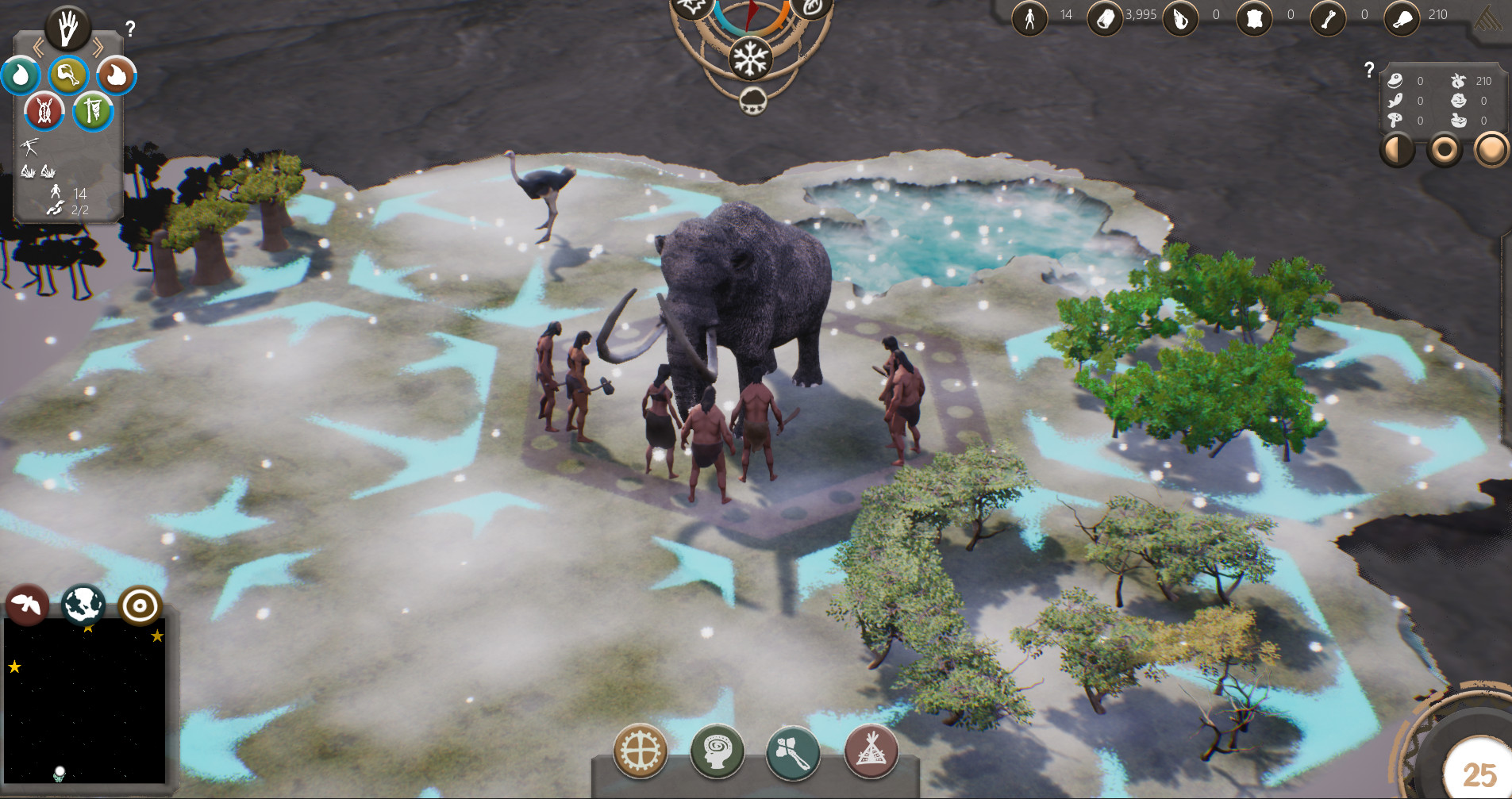
Task: Toggle the half-filled circle filter under the food panel
Action: coord(1397,148)
